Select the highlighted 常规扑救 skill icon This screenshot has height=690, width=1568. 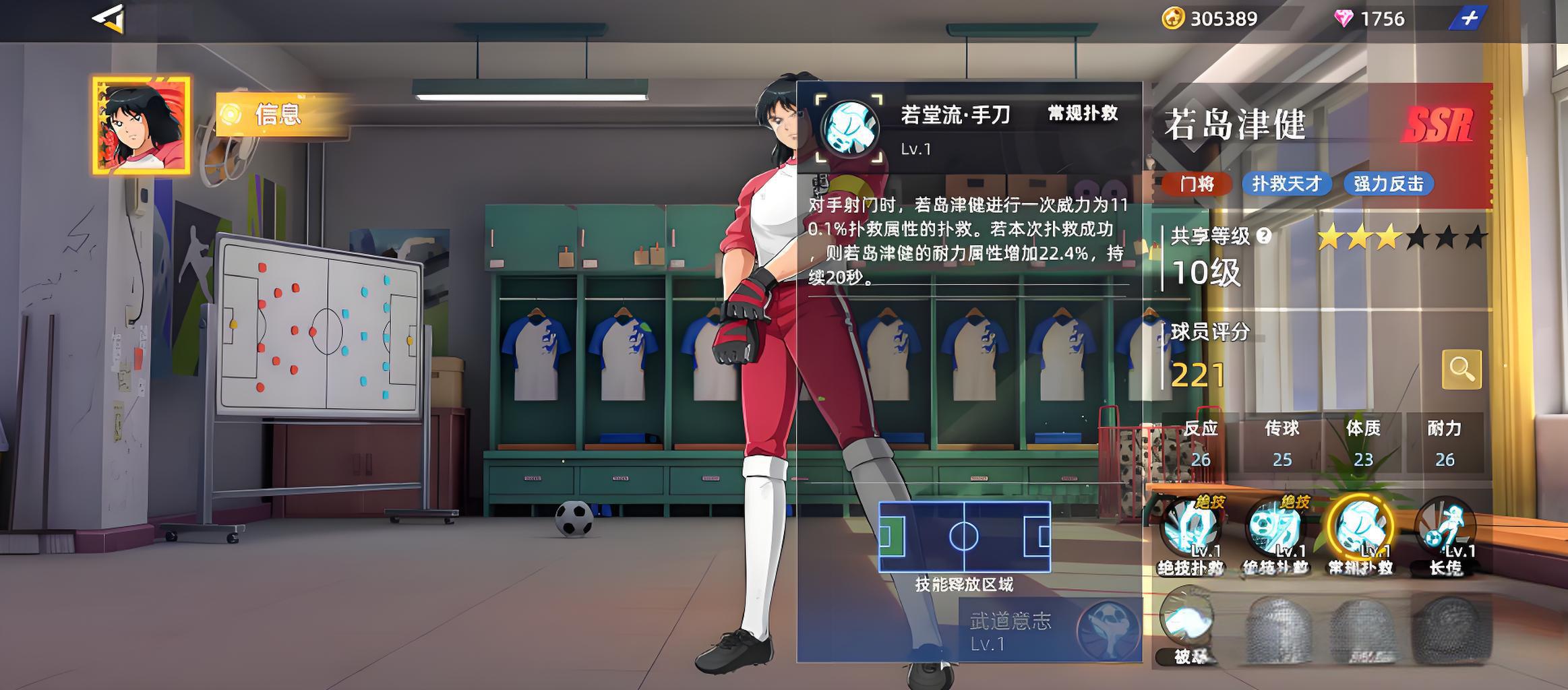point(1360,530)
